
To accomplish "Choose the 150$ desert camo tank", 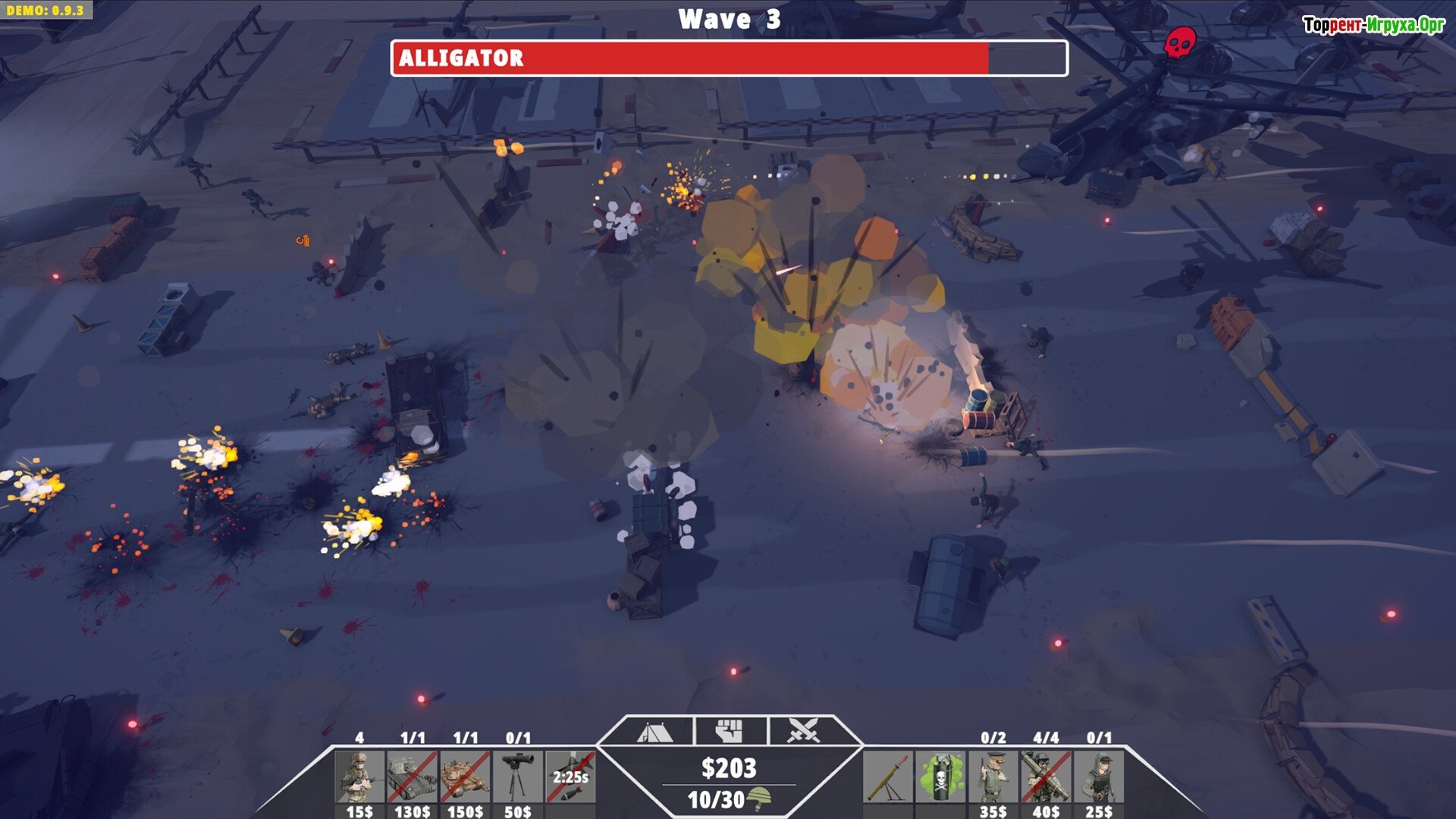I will click(x=465, y=777).
